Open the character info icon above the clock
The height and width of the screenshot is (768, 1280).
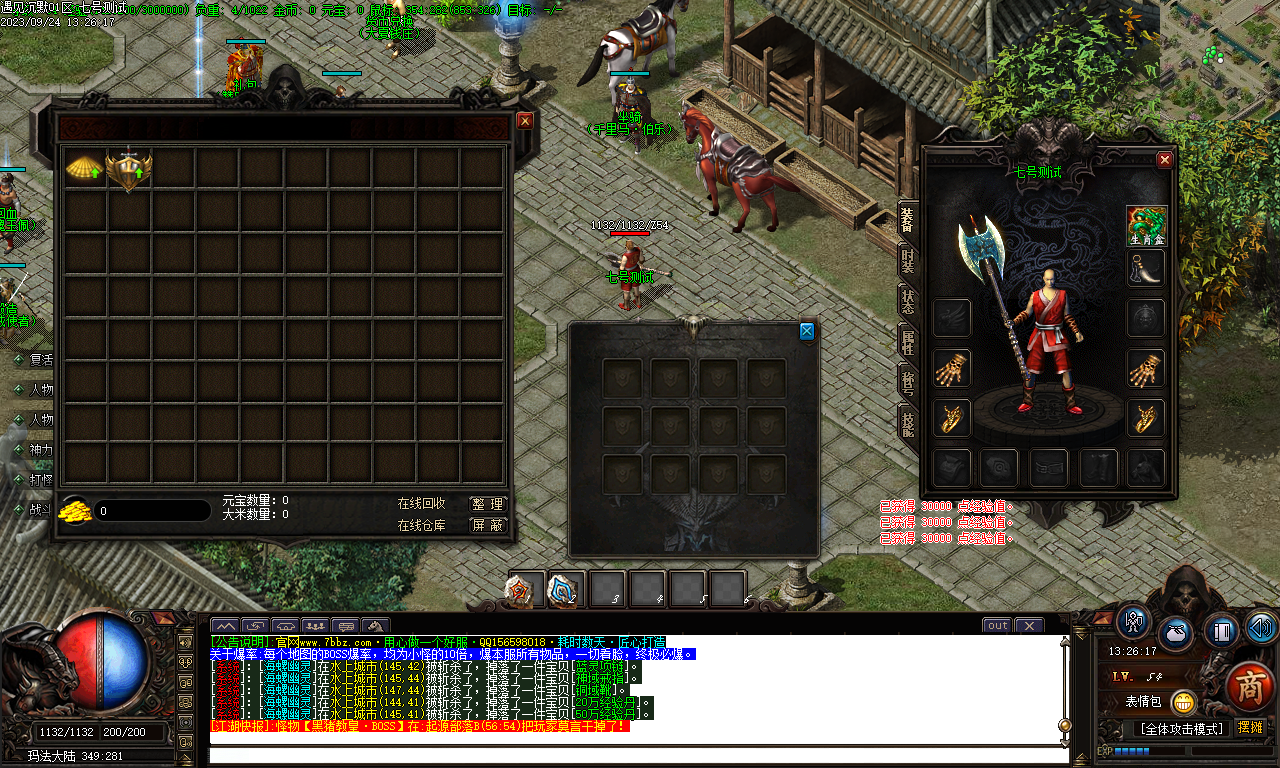[1132, 623]
